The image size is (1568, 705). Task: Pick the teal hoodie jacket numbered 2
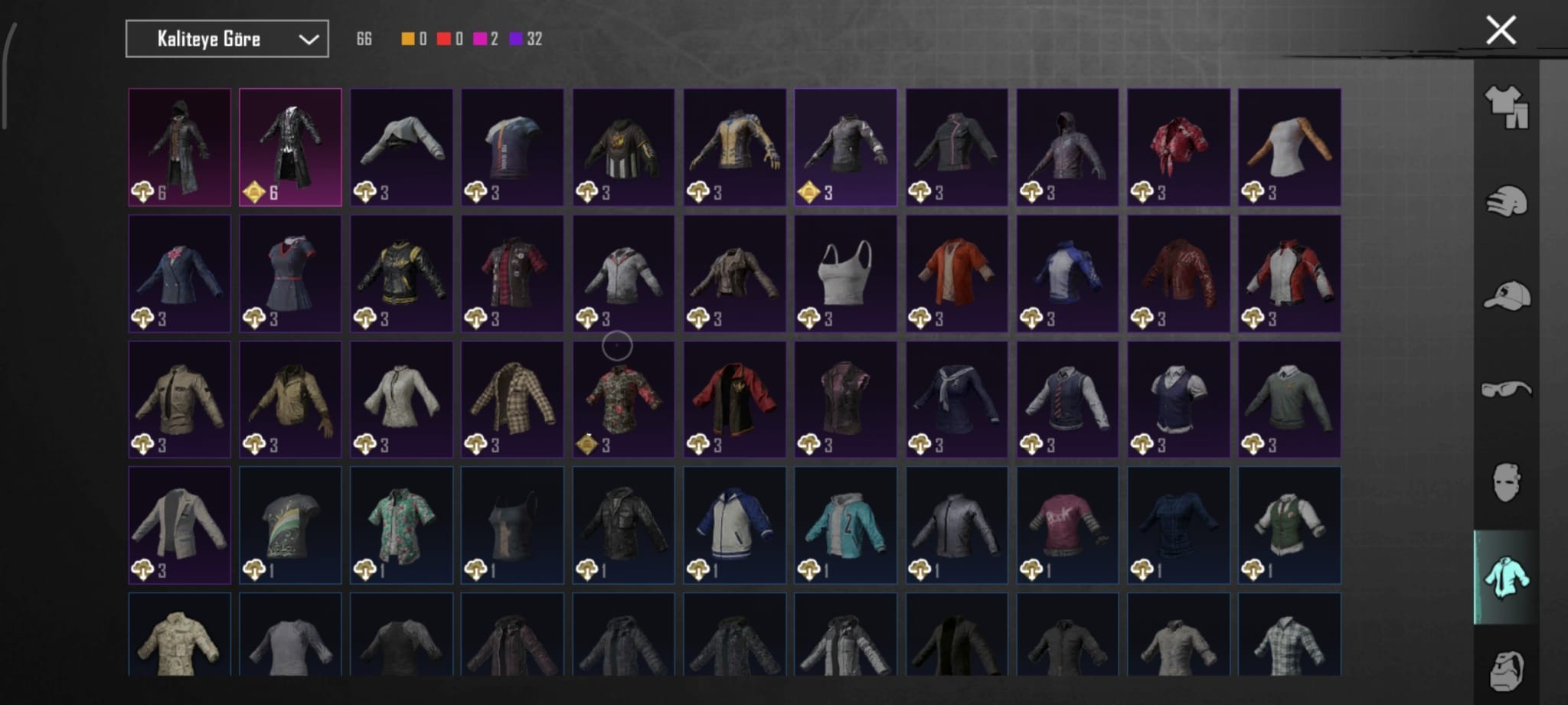click(845, 525)
